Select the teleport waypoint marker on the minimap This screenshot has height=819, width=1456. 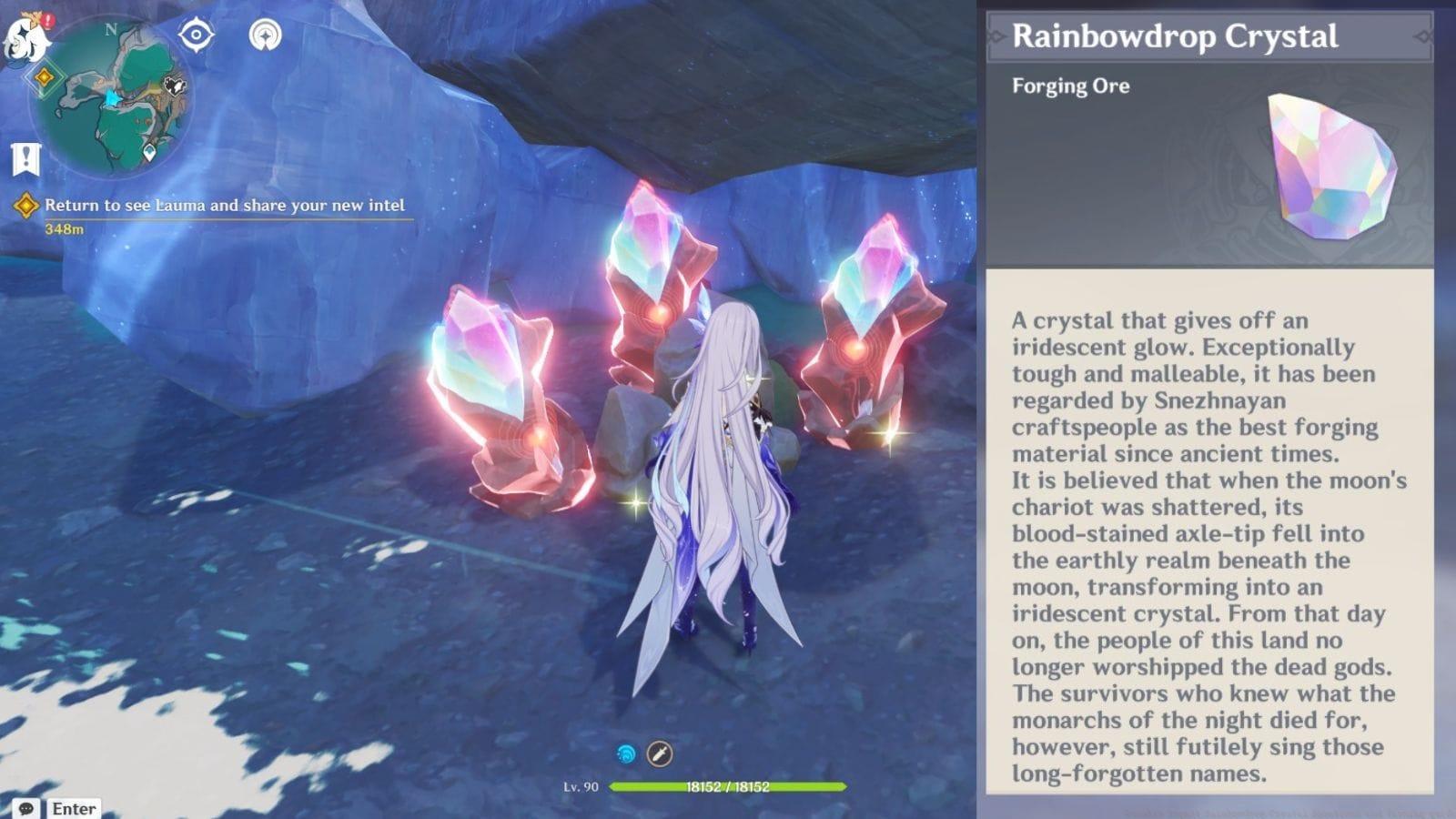click(x=148, y=152)
